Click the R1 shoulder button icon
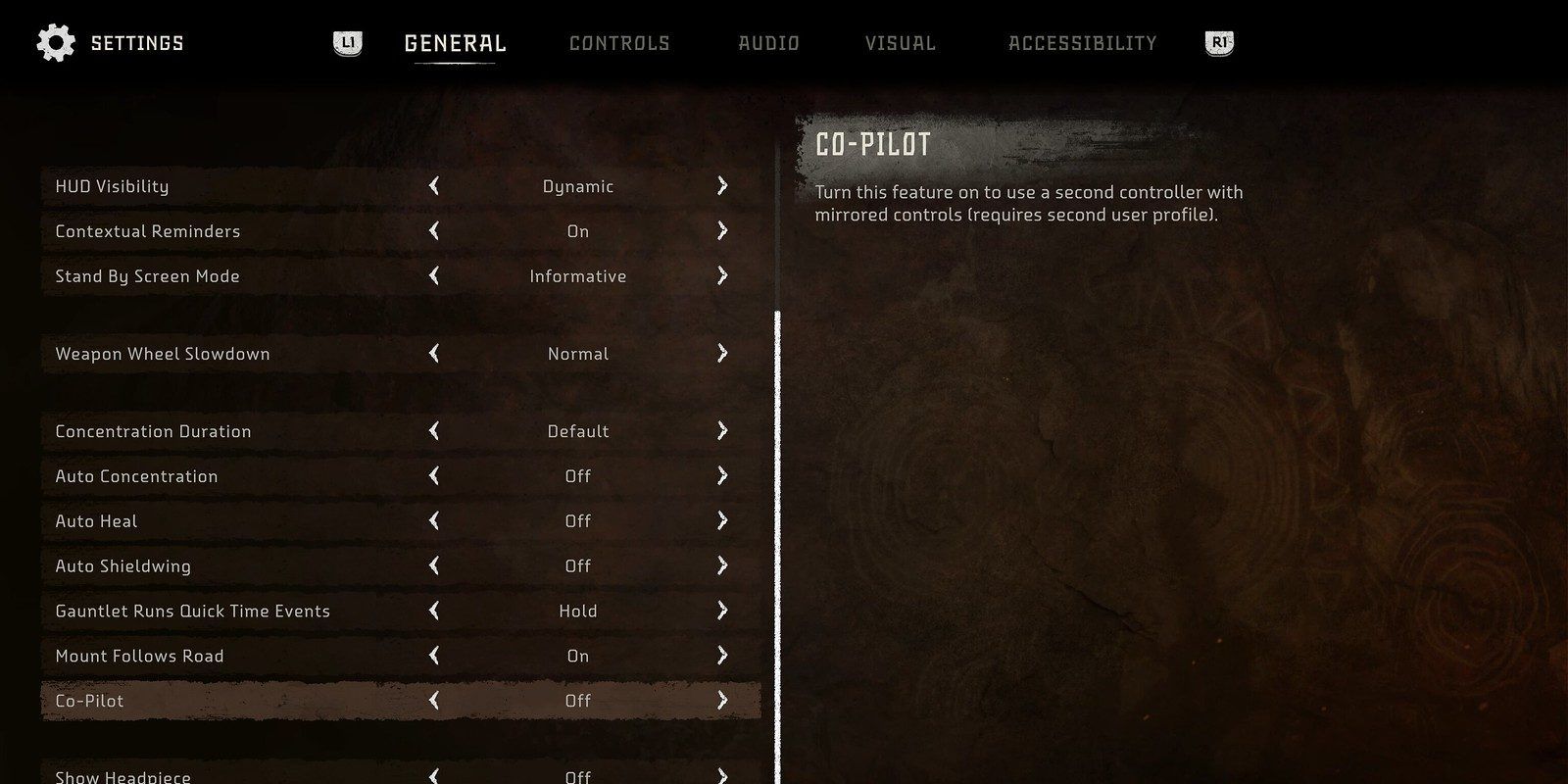1568x784 pixels. tap(1218, 42)
